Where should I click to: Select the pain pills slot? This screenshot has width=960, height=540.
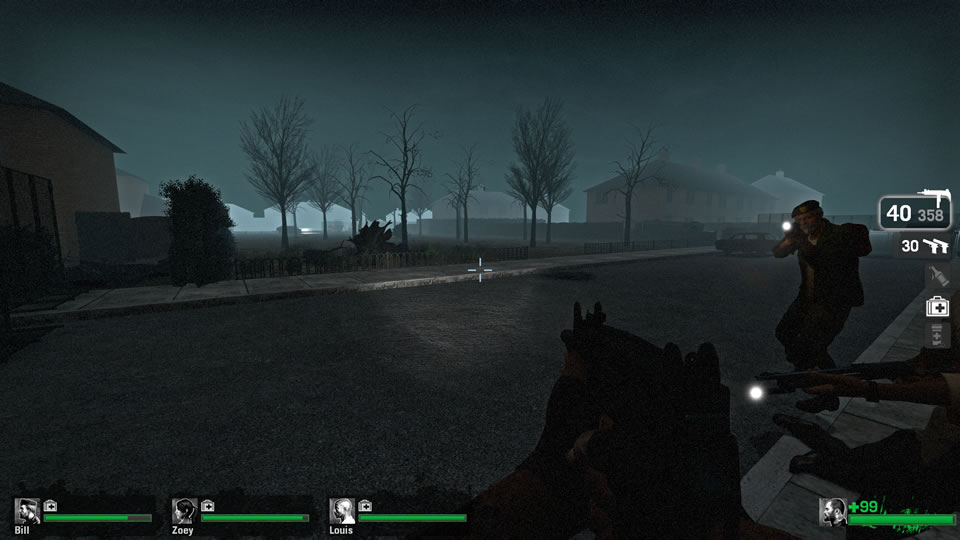[936, 335]
